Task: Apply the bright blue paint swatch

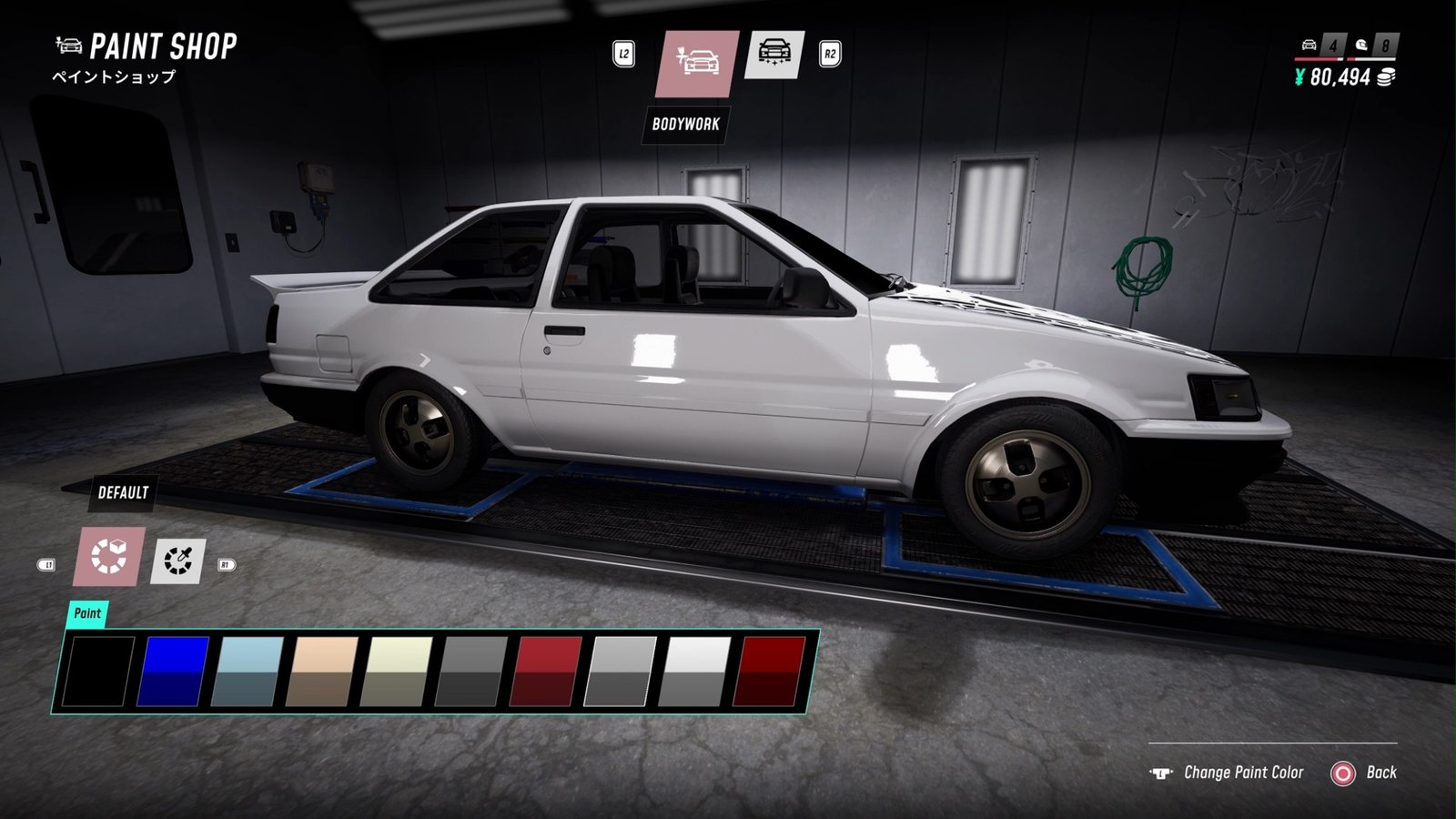Action: coord(173,672)
